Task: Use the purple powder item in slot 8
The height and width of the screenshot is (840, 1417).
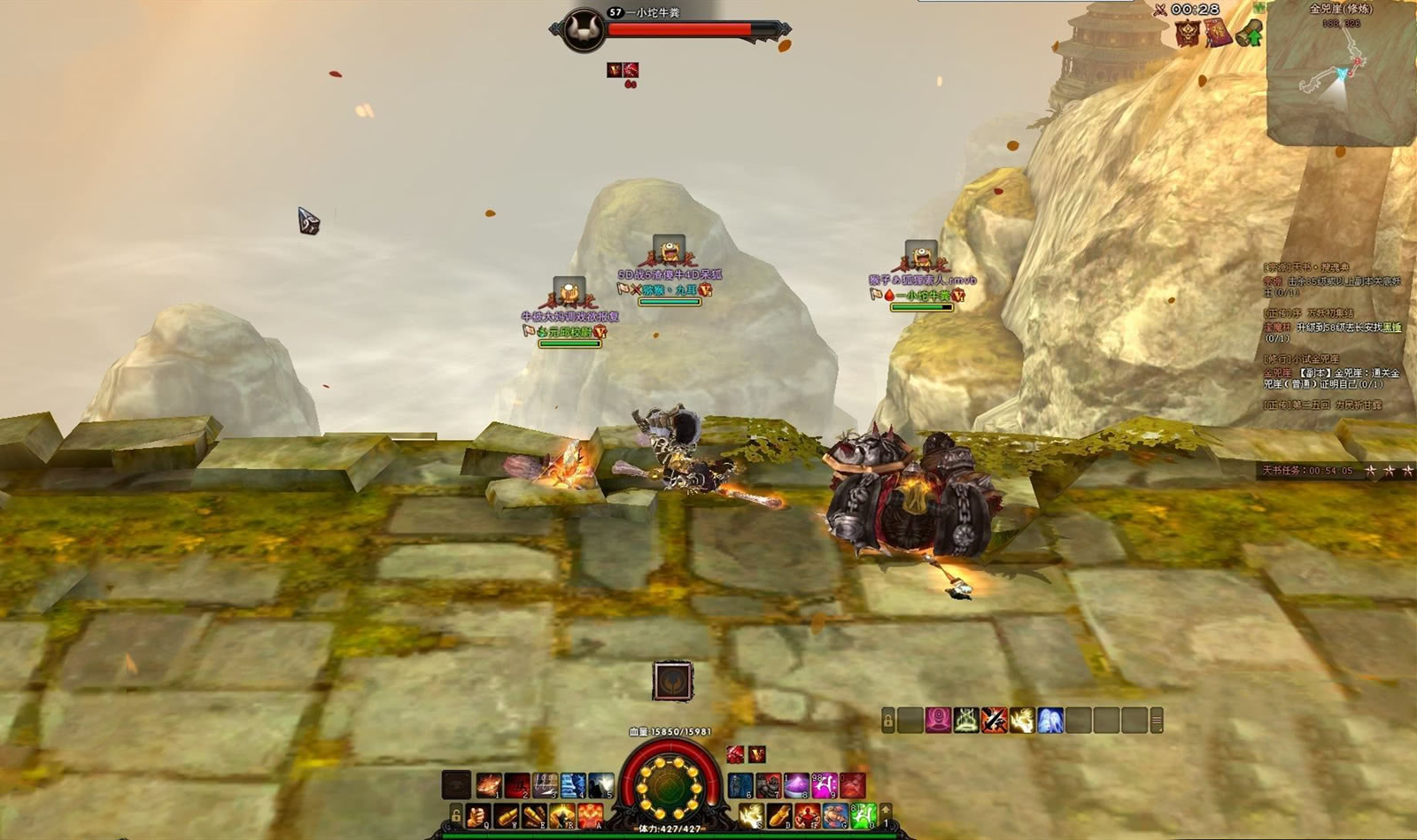Action: 796,785
